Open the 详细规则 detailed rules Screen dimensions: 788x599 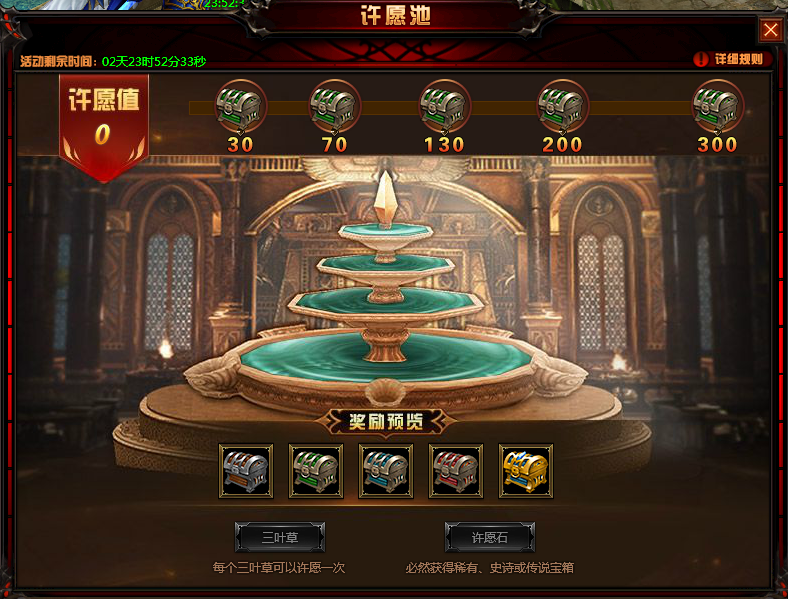click(x=732, y=59)
